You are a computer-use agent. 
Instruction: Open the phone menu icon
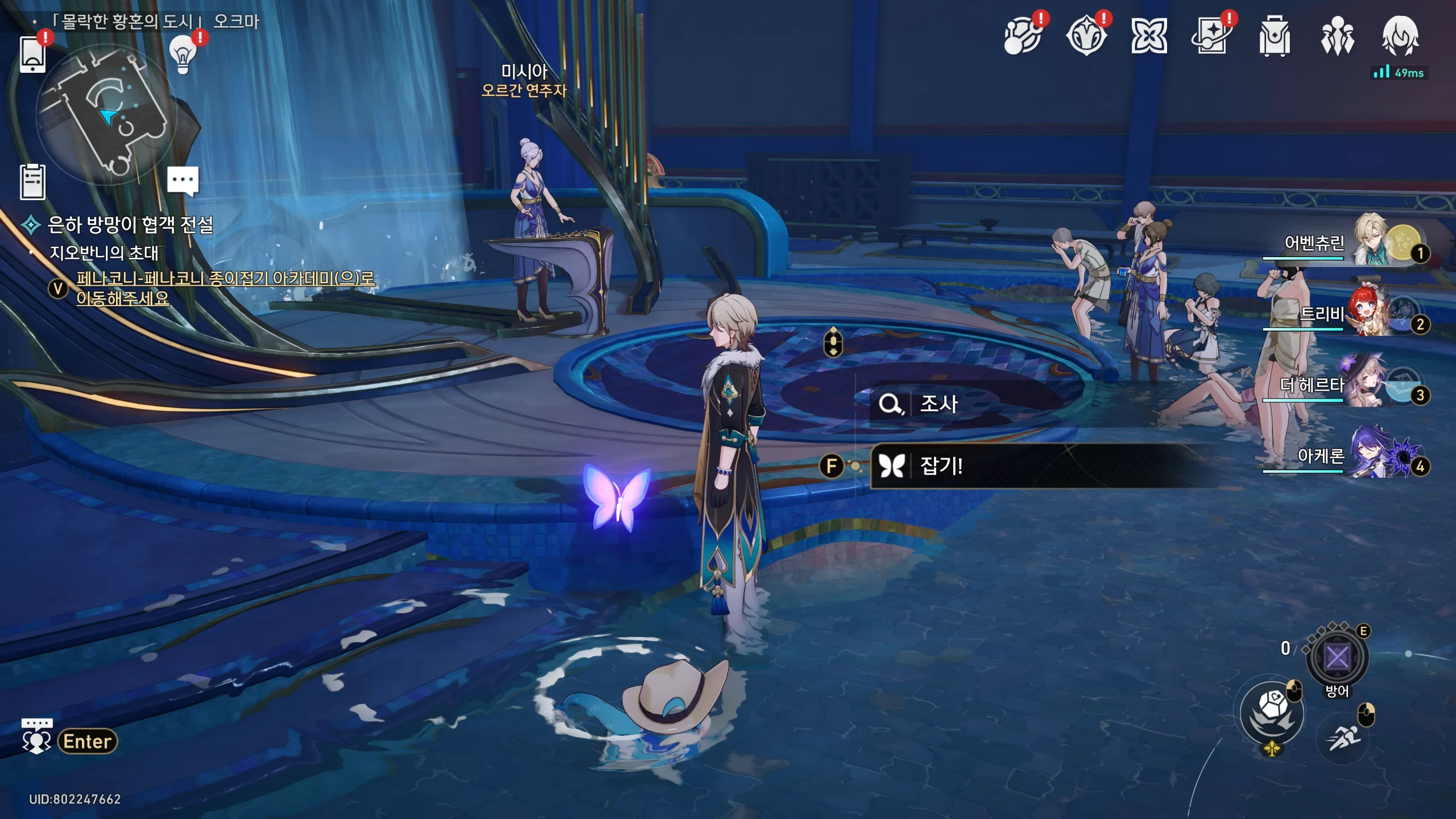(x=32, y=54)
